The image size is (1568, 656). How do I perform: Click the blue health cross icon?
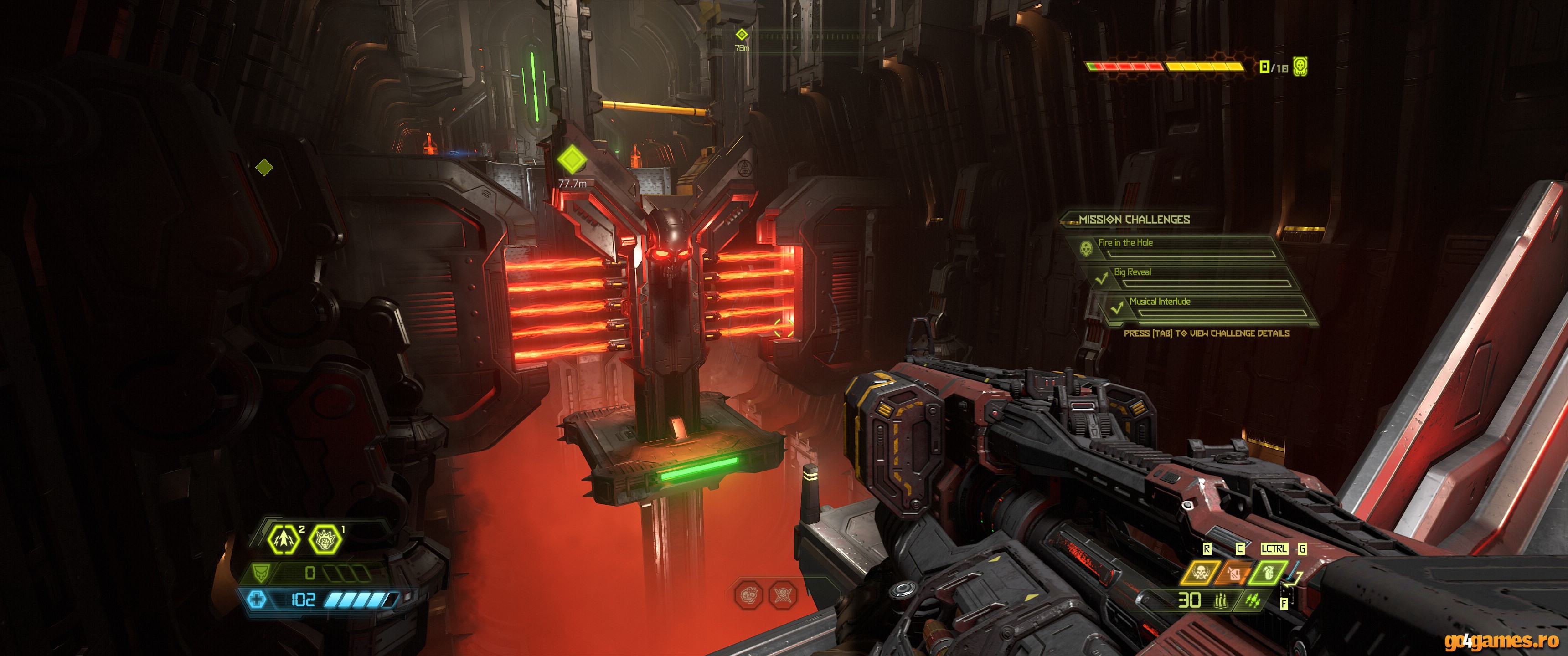[x=257, y=600]
